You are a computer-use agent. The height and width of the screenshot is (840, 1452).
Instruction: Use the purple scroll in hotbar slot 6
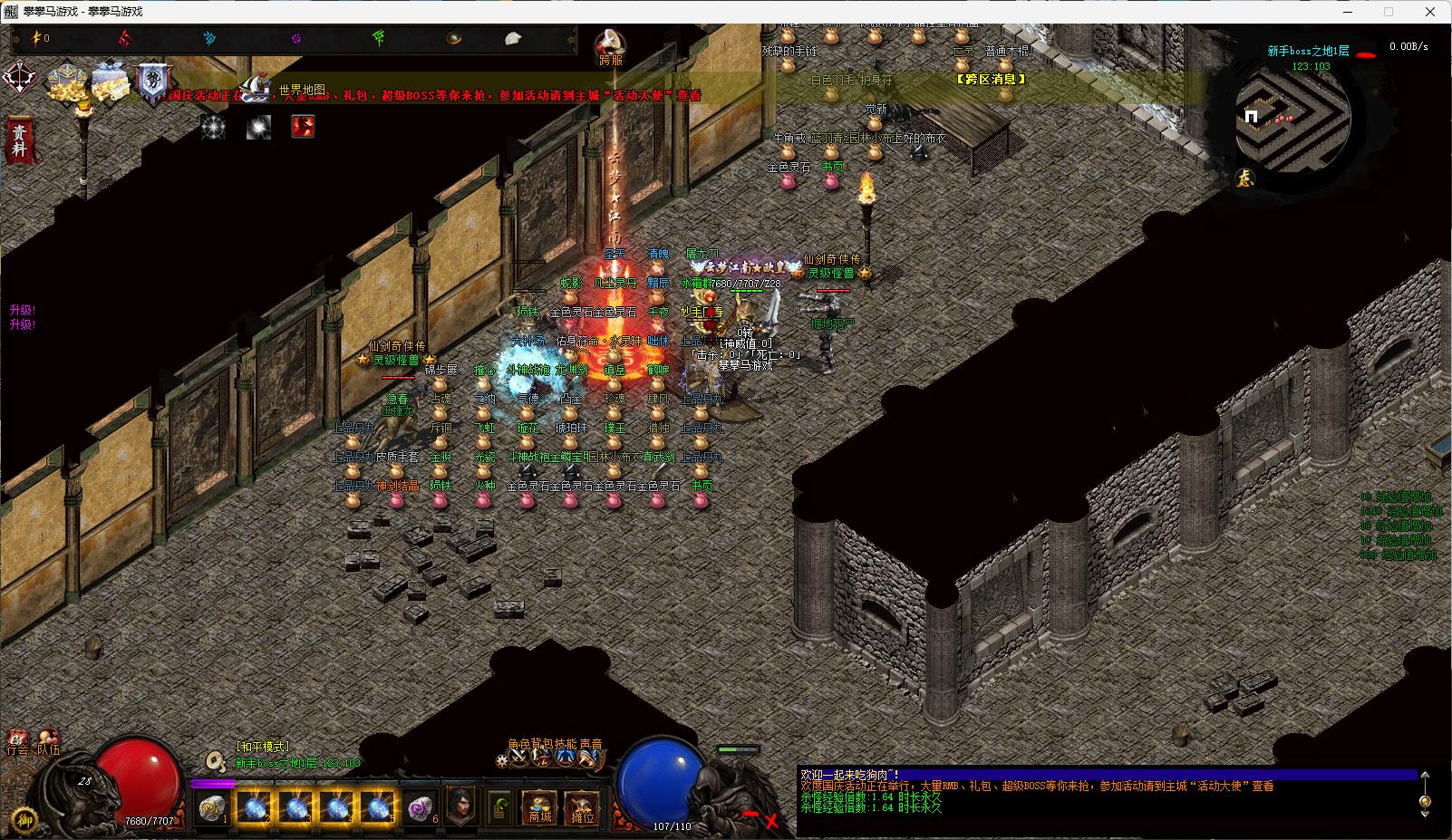pyautogui.click(x=421, y=806)
